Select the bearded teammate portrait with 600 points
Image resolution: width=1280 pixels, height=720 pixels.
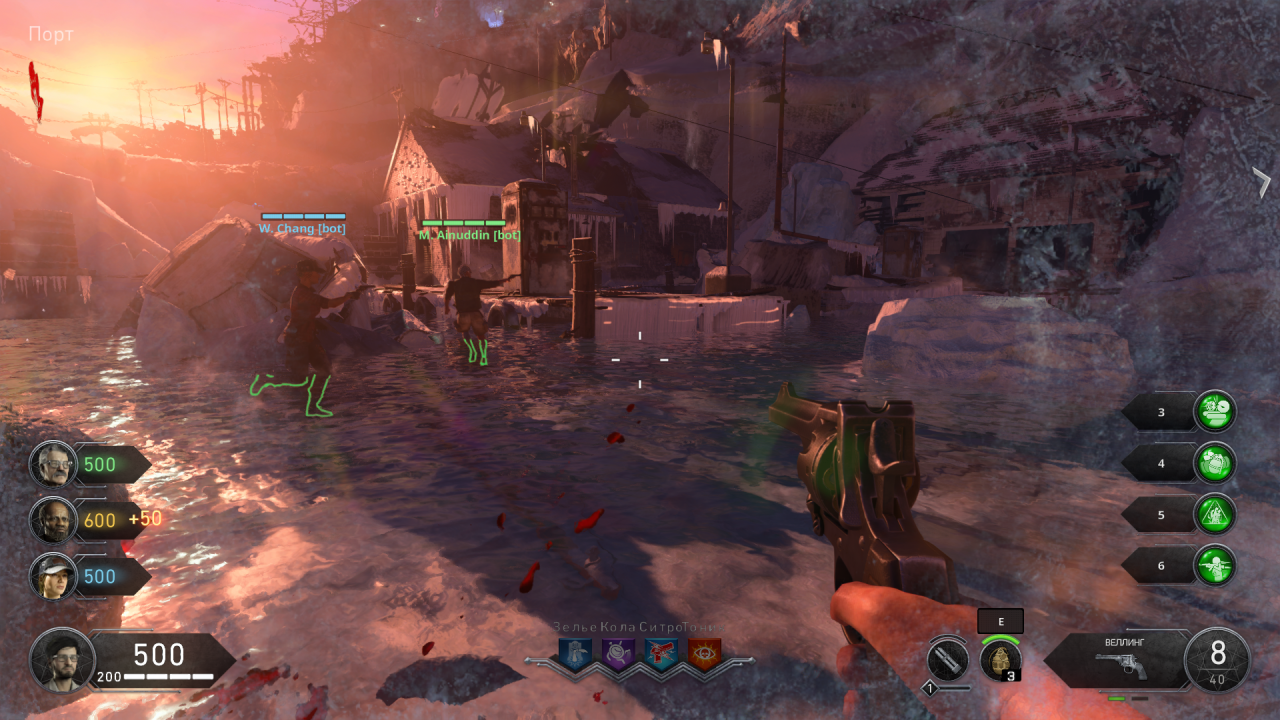[53, 520]
